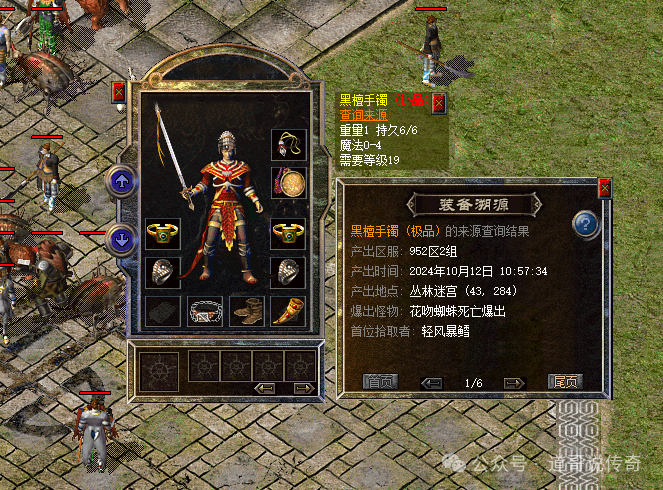
Task: Click the blue down arrow beside character panel
Action: pos(122,239)
